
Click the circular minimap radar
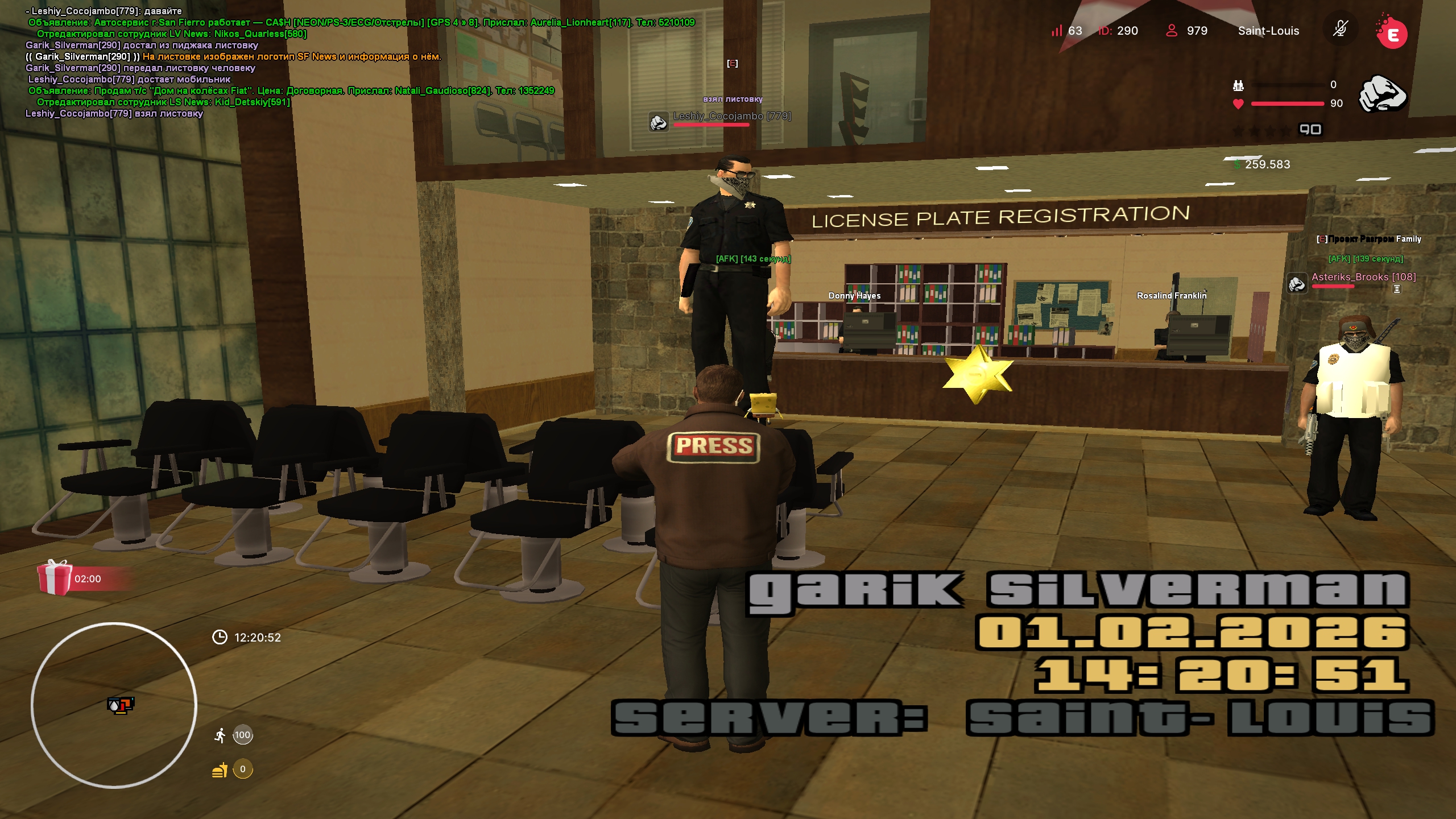coord(114,705)
